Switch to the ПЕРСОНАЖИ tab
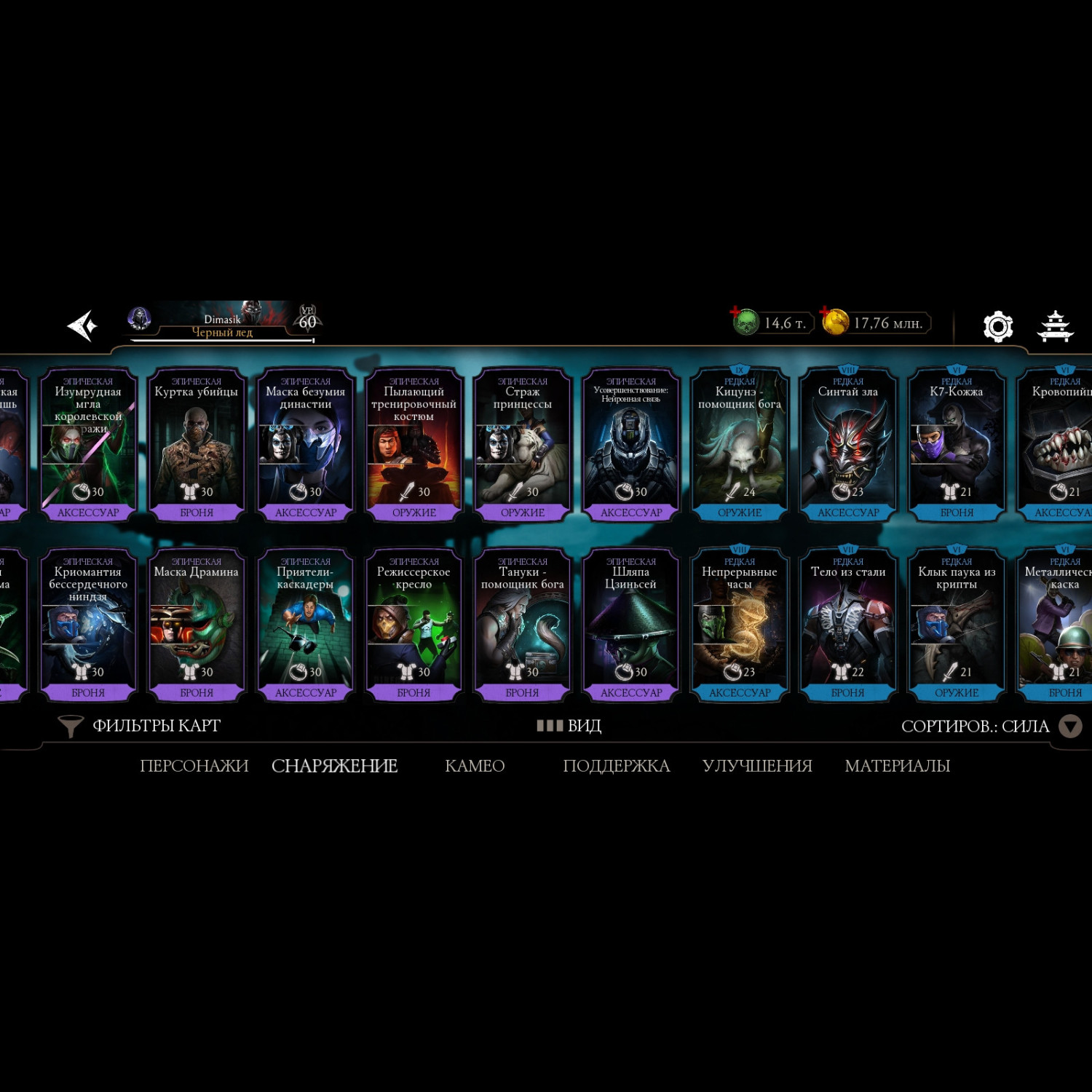 [194, 766]
